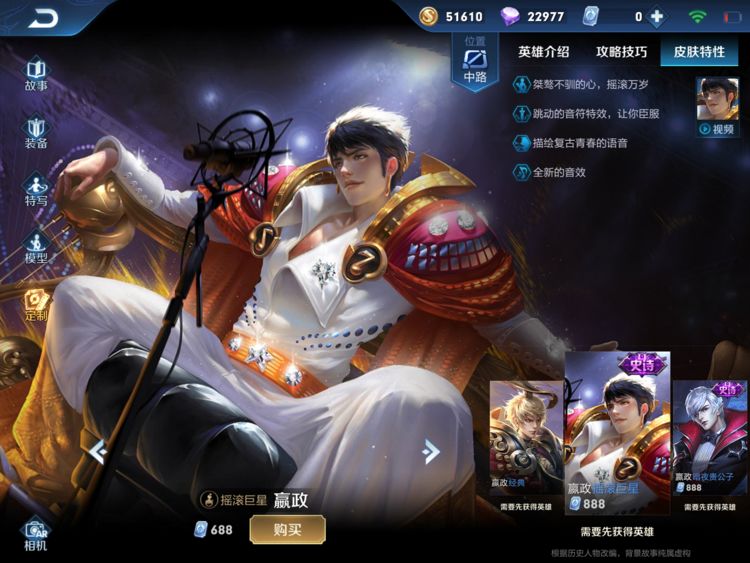The width and height of the screenshot is (750, 563).
Task: Click the purple diamond currency icon
Action: pos(512,17)
